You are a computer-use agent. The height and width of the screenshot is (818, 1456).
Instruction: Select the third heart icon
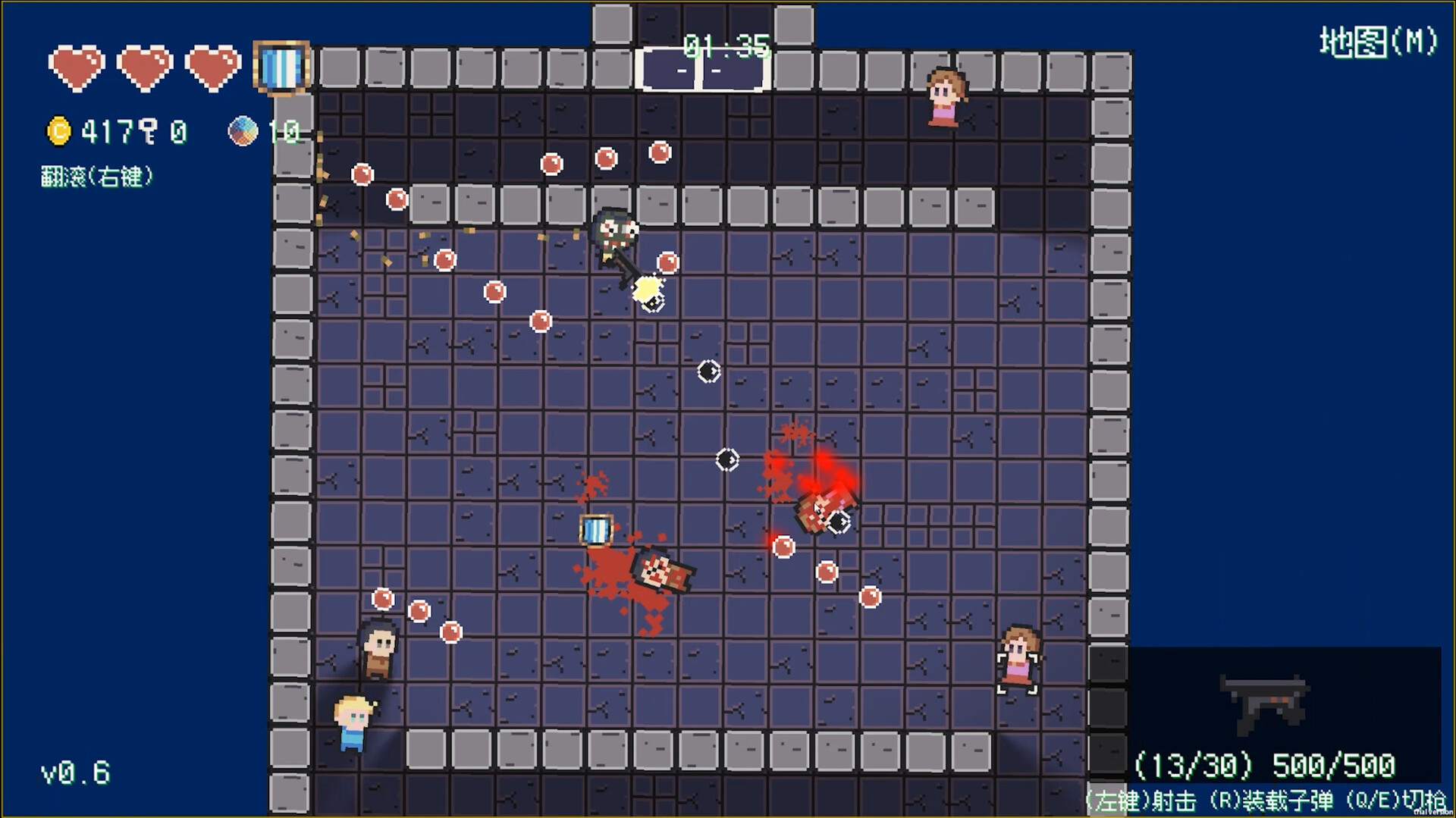coord(212,67)
